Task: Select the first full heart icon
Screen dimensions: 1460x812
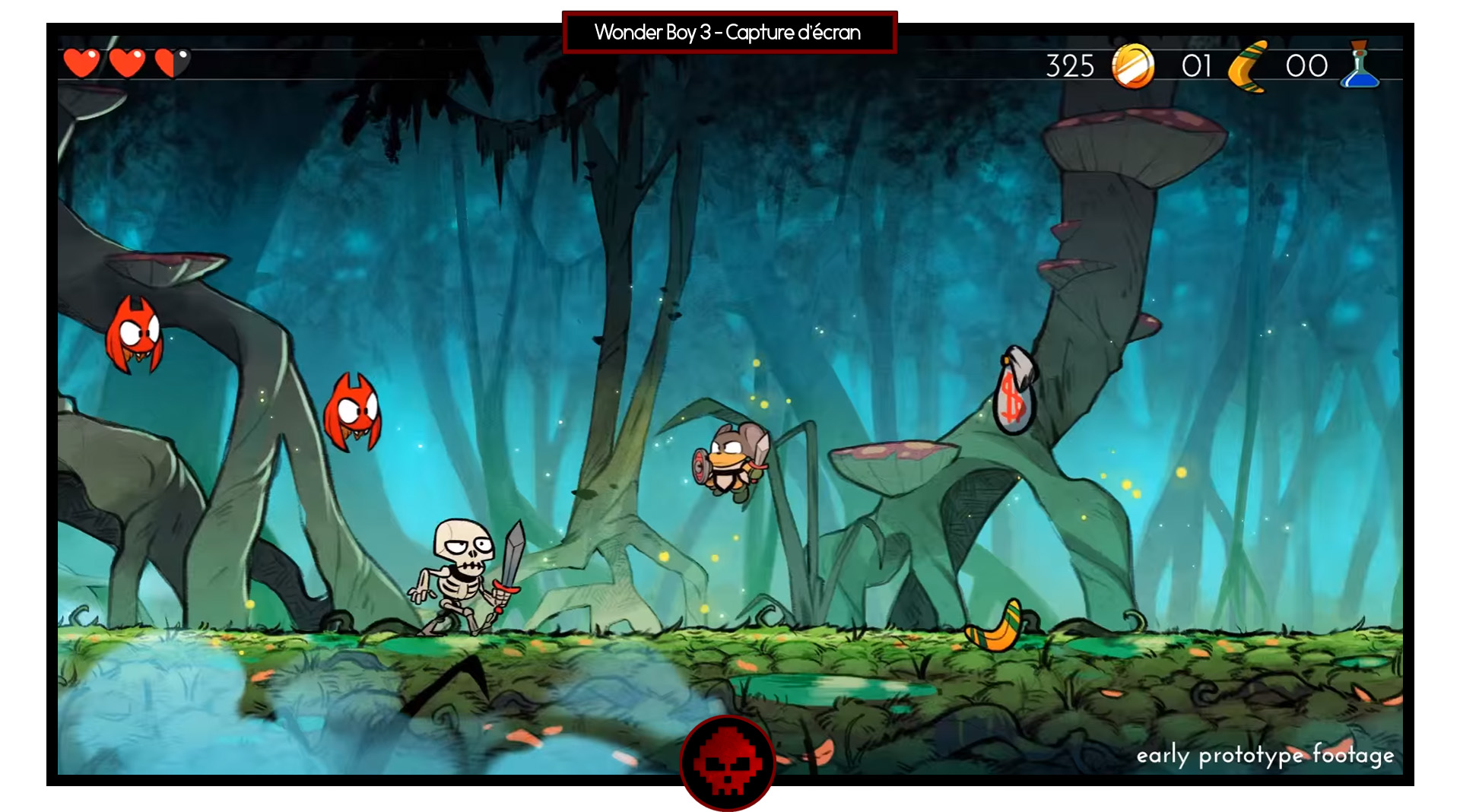Action: [x=82, y=64]
